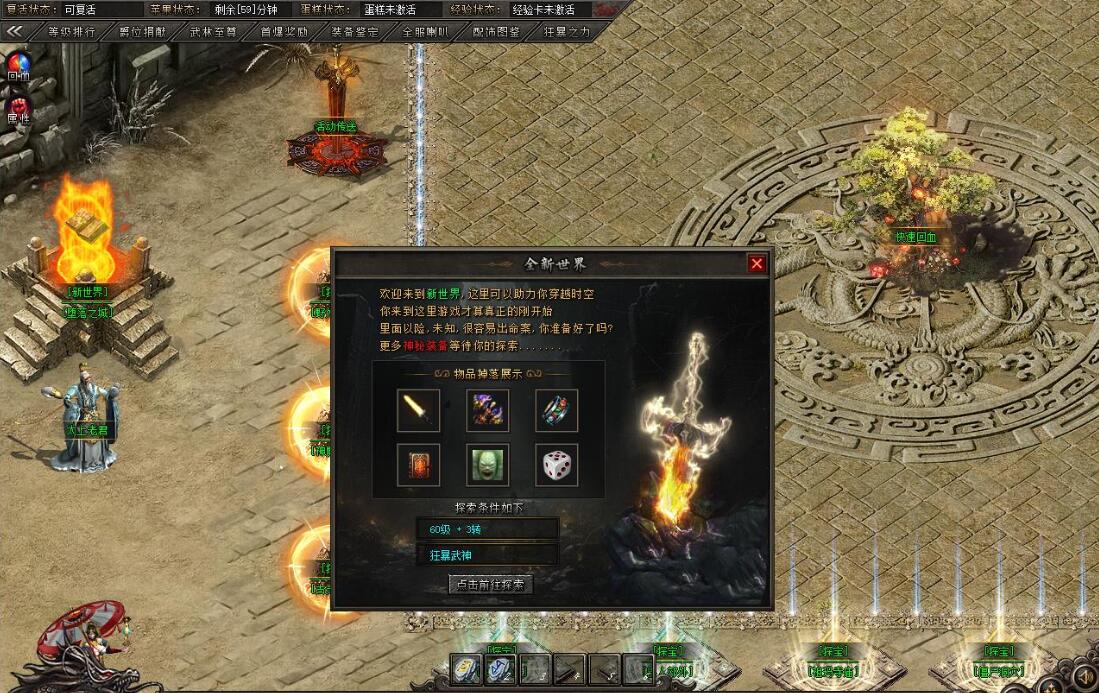This screenshot has width=1099, height=693.
Task: Click the 回血 red-blue orb icon
Action: point(19,64)
